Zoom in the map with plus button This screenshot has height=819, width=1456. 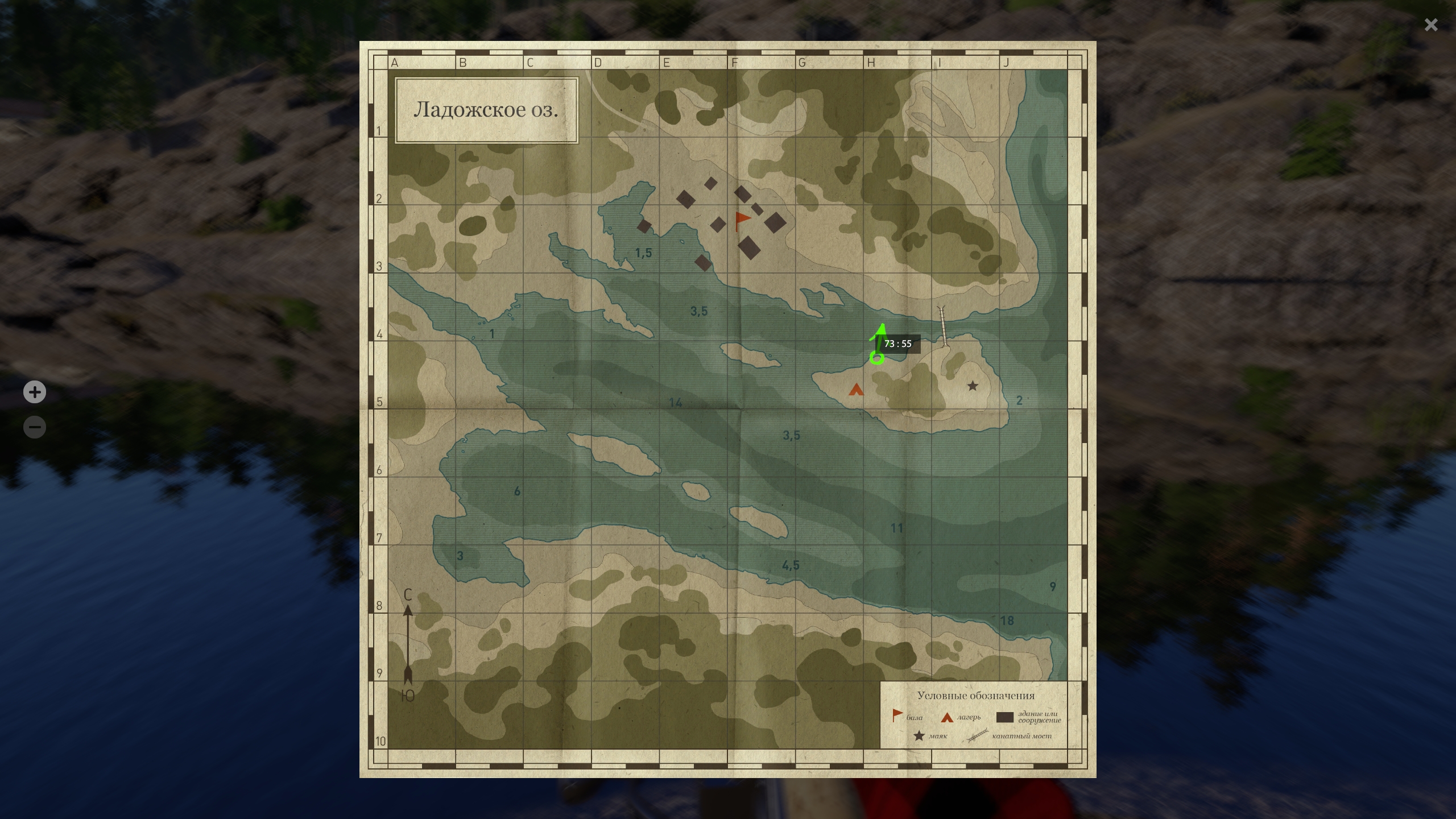pyautogui.click(x=35, y=392)
